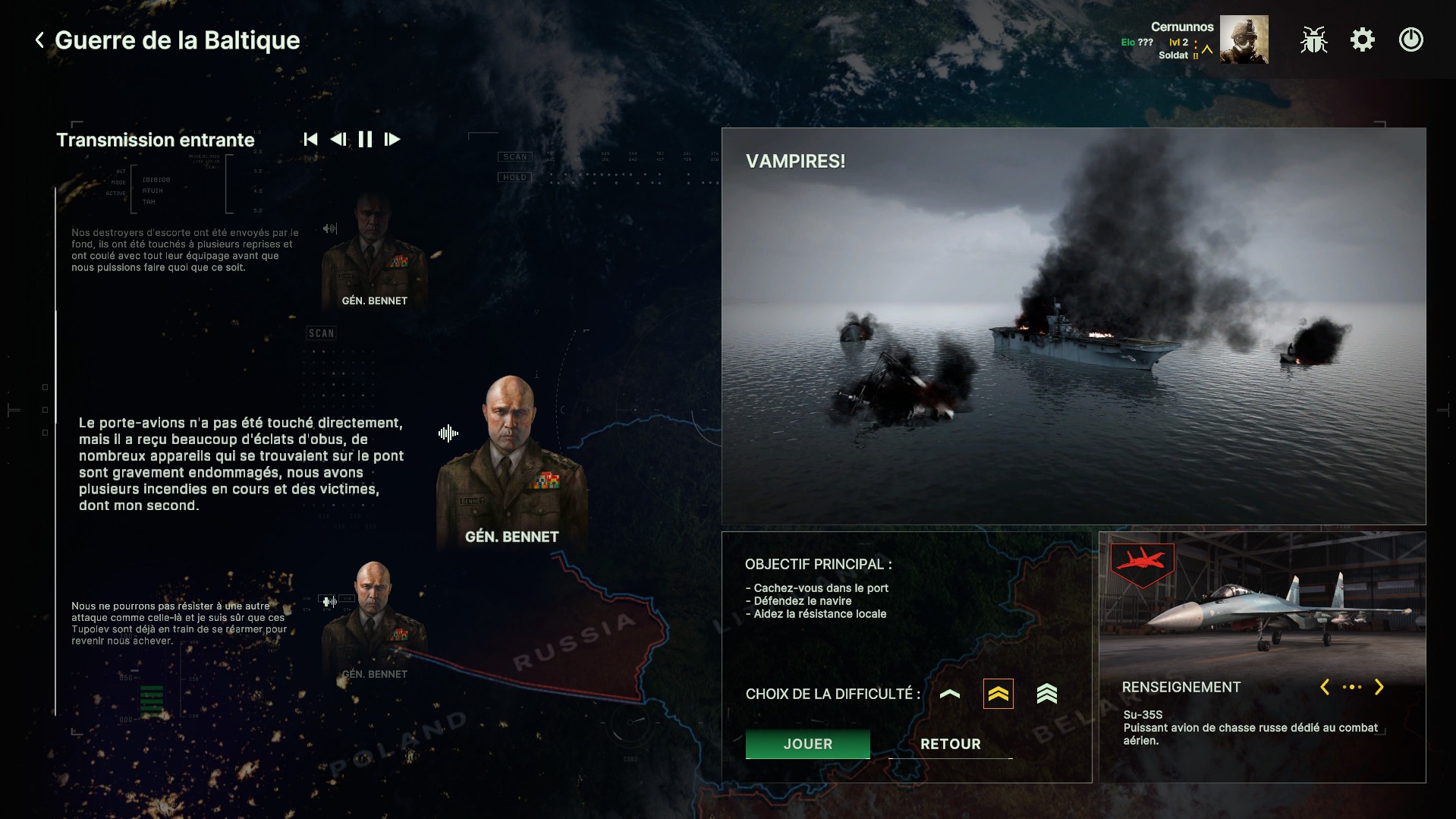
Task: Skip to the first transmission message
Action: pyautogui.click(x=310, y=140)
